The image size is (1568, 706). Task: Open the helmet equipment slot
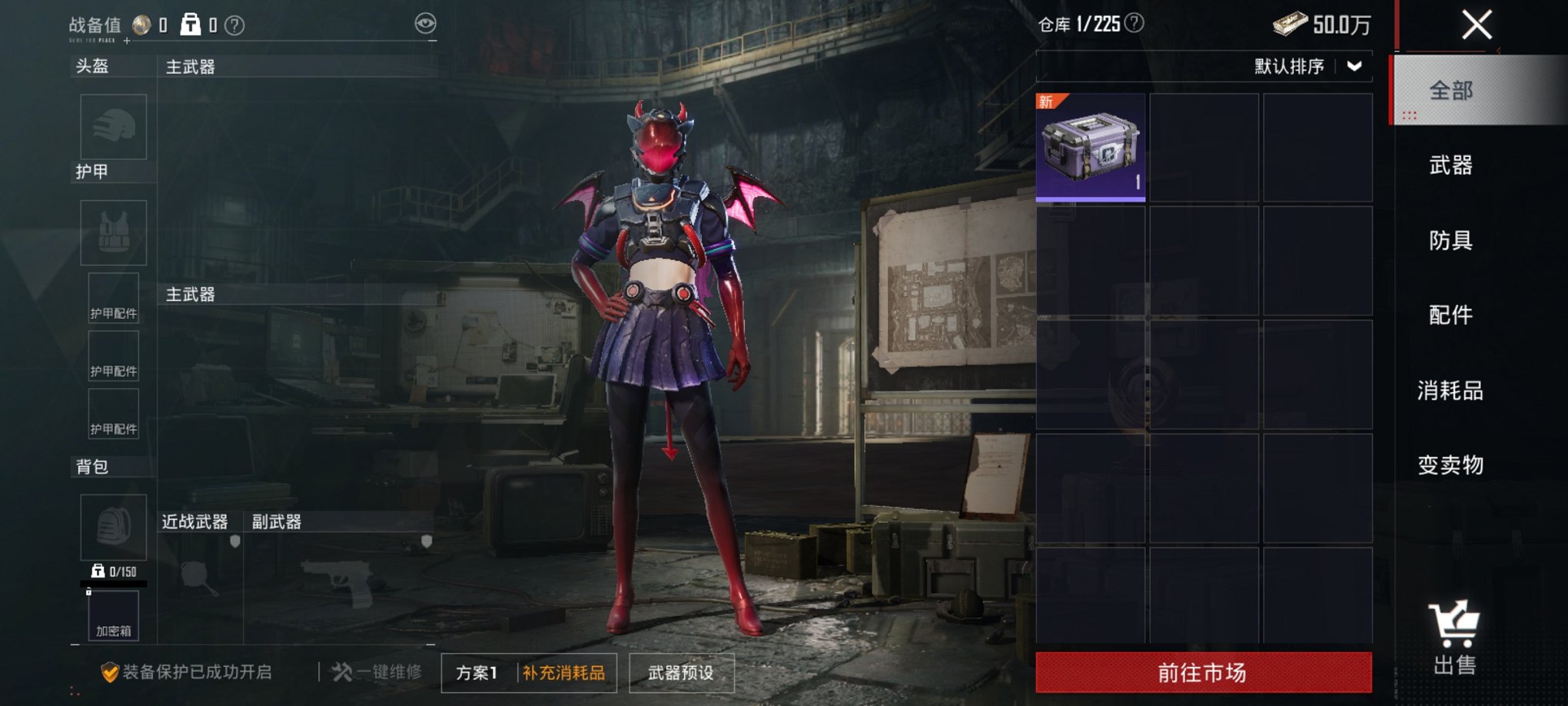[x=113, y=128]
